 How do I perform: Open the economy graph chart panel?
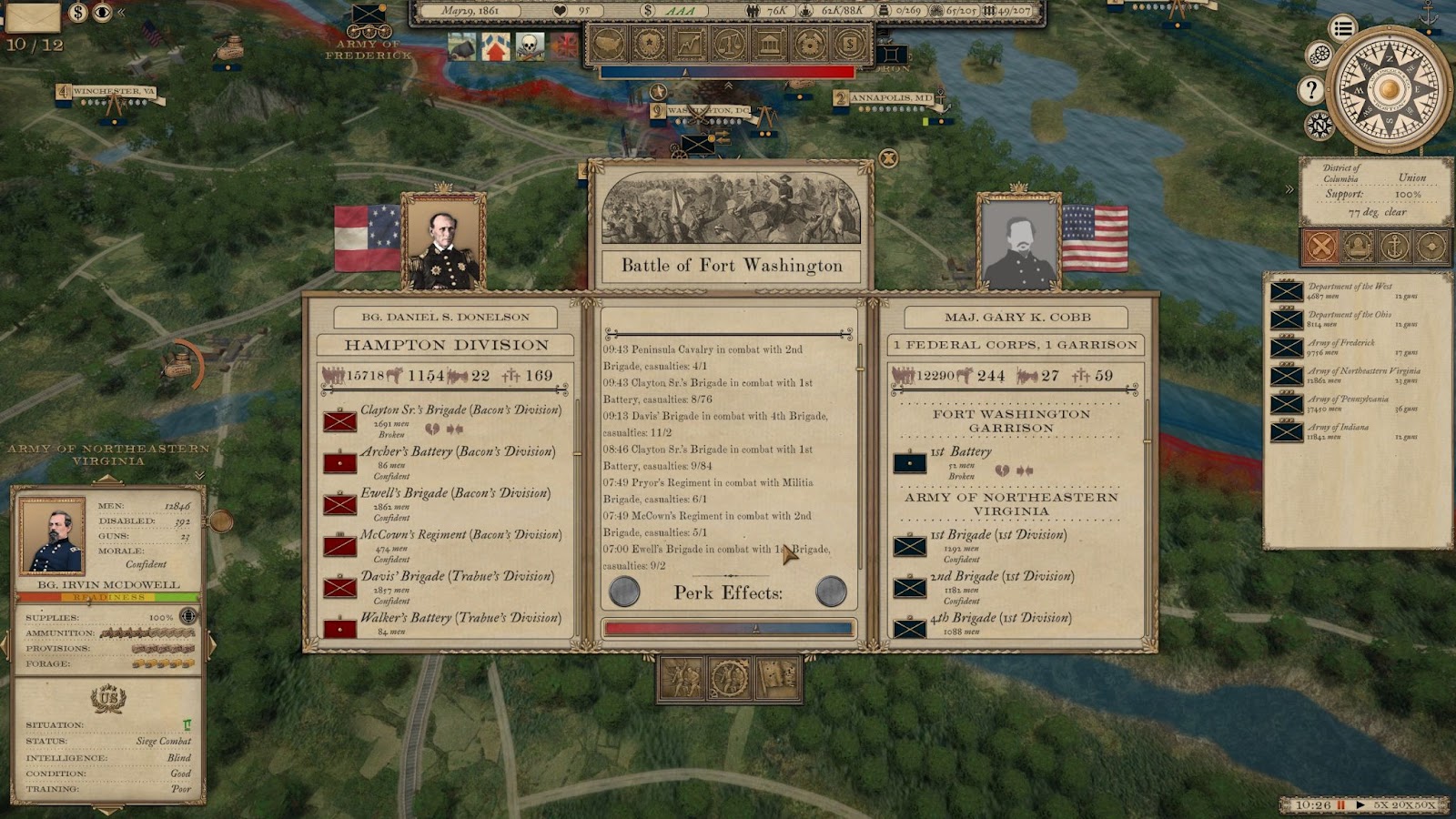691,43
